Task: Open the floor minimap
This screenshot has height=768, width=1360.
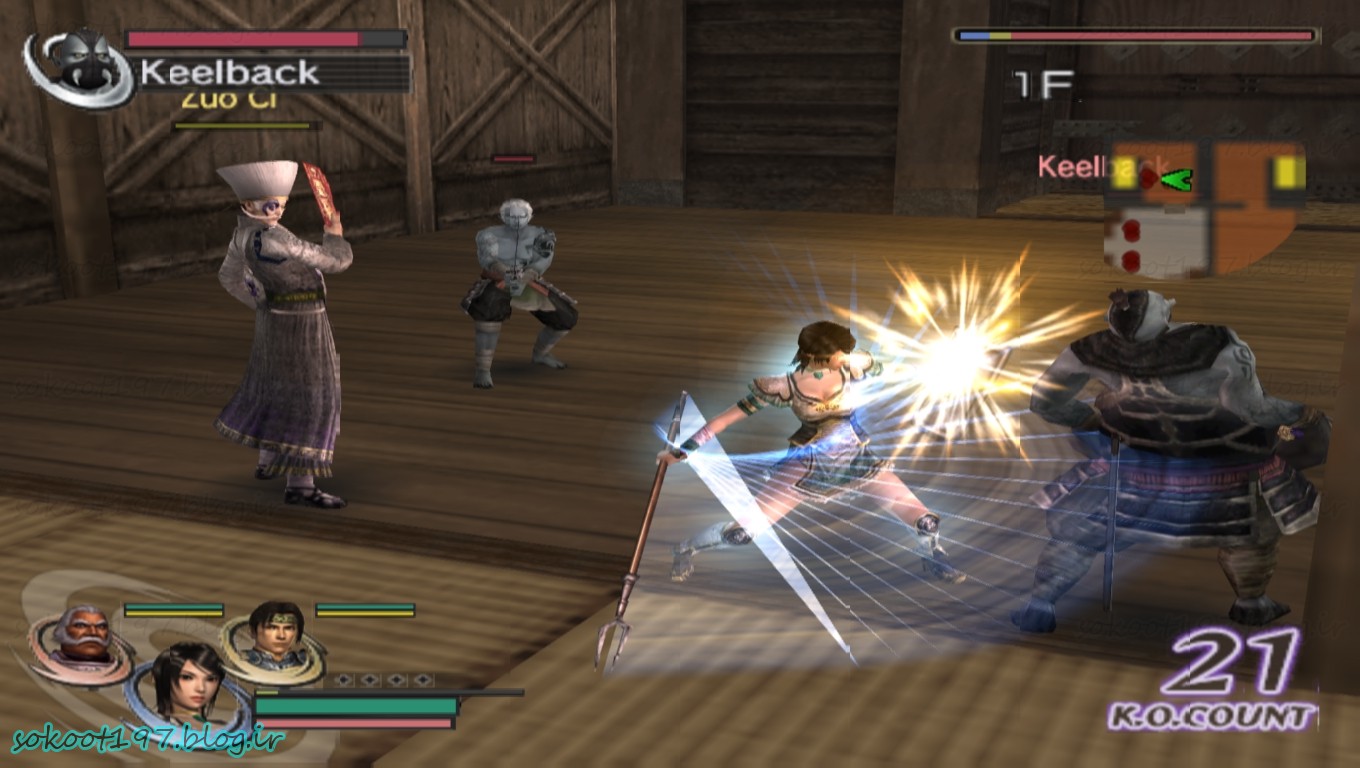Action: pos(1205,210)
